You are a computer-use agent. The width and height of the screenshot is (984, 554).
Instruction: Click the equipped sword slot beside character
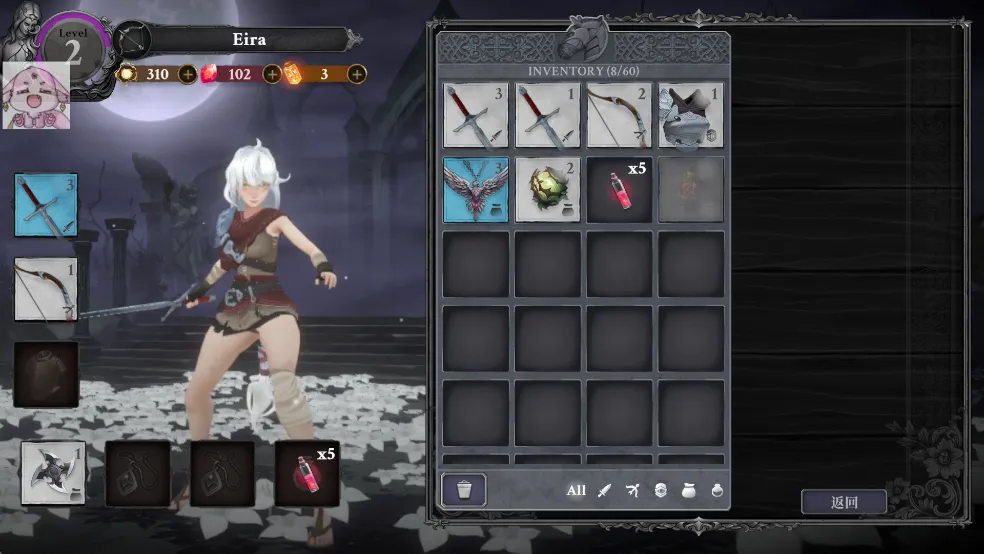pyautogui.click(x=46, y=205)
